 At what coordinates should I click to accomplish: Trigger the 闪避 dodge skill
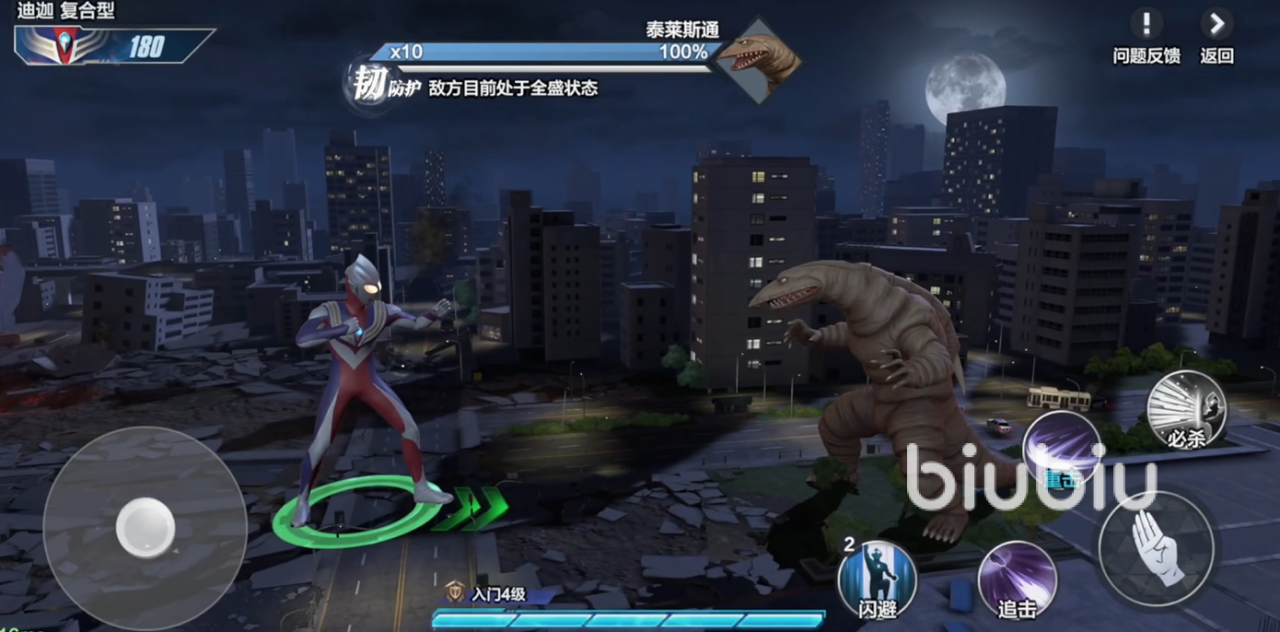[877, 579]
